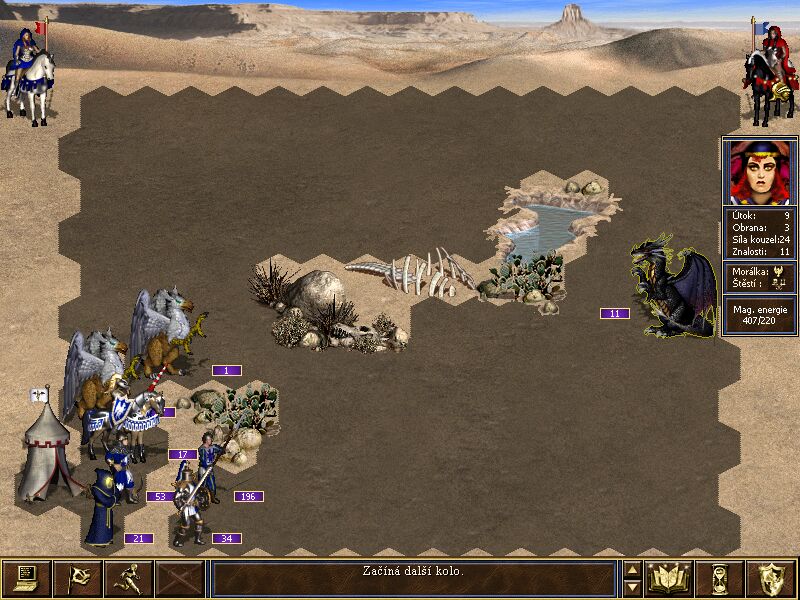This screenshot has width=800, height=600.
Task: Toggle auto-combat crossed swords button
Action: 180,579
